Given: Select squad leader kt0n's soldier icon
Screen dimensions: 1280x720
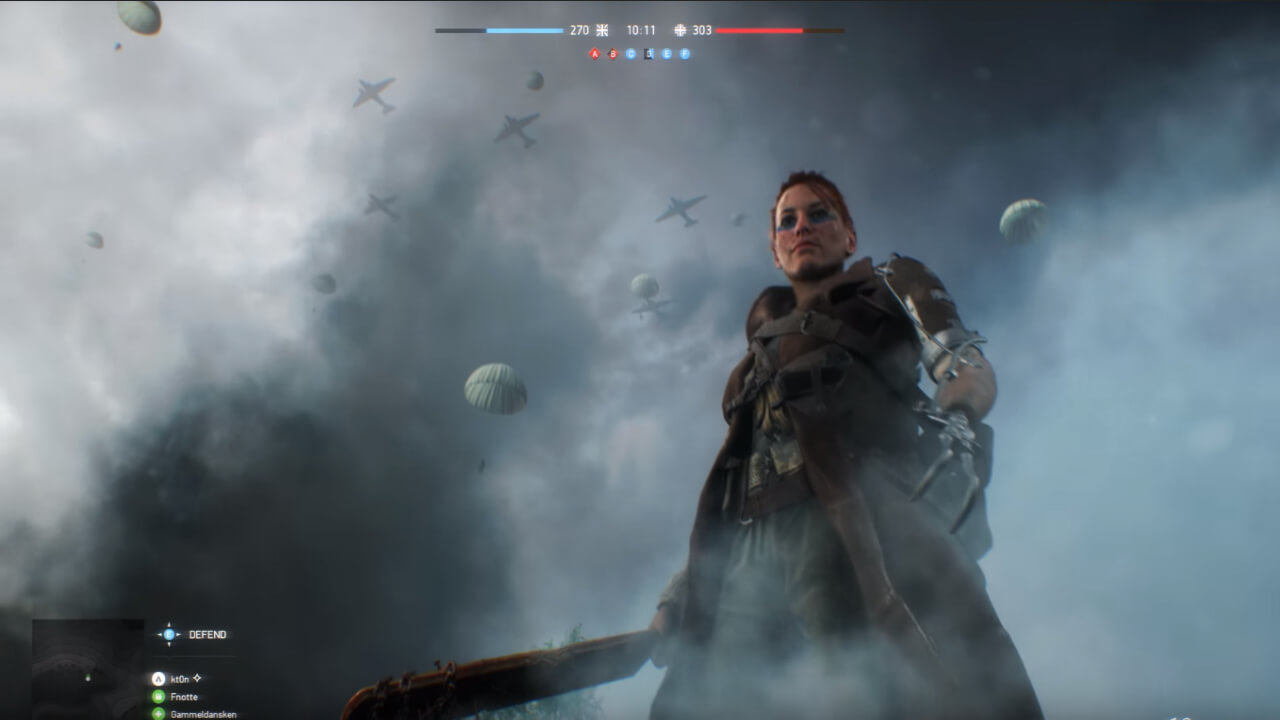Looking at the screenshot, I should pyautogui.click(x=158, y=677).
